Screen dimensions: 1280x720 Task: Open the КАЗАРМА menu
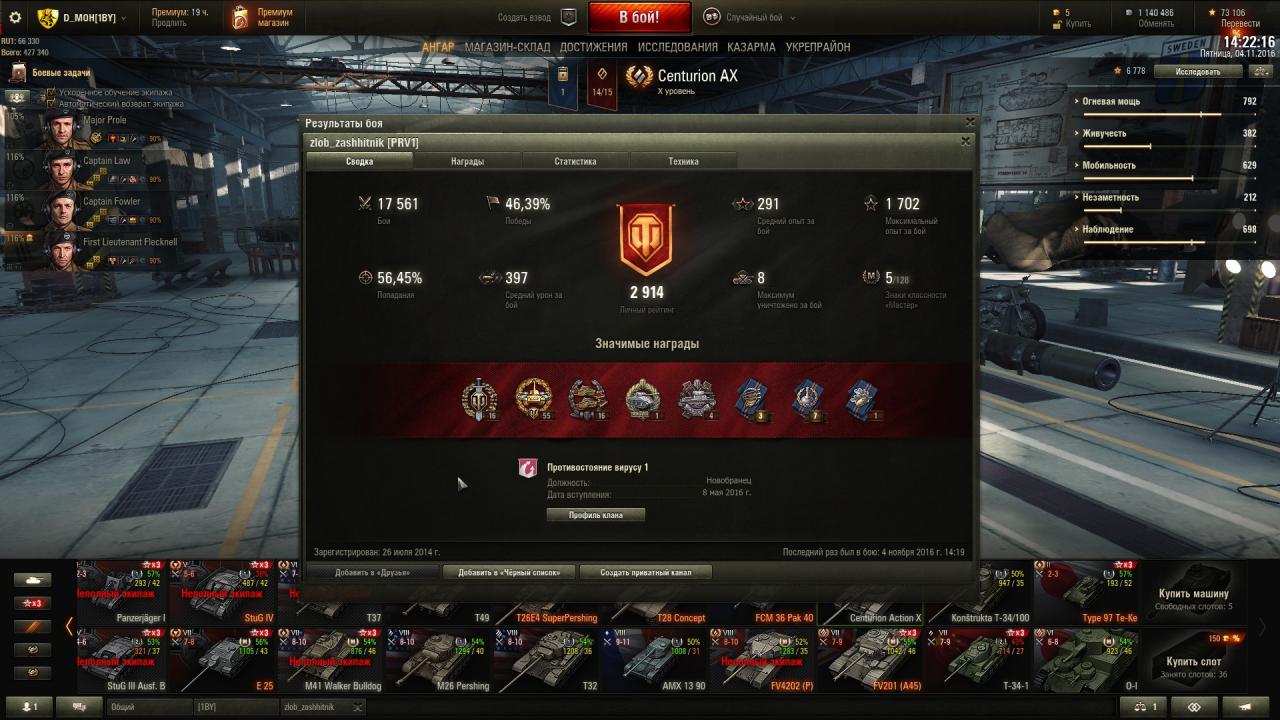(751, 47)
